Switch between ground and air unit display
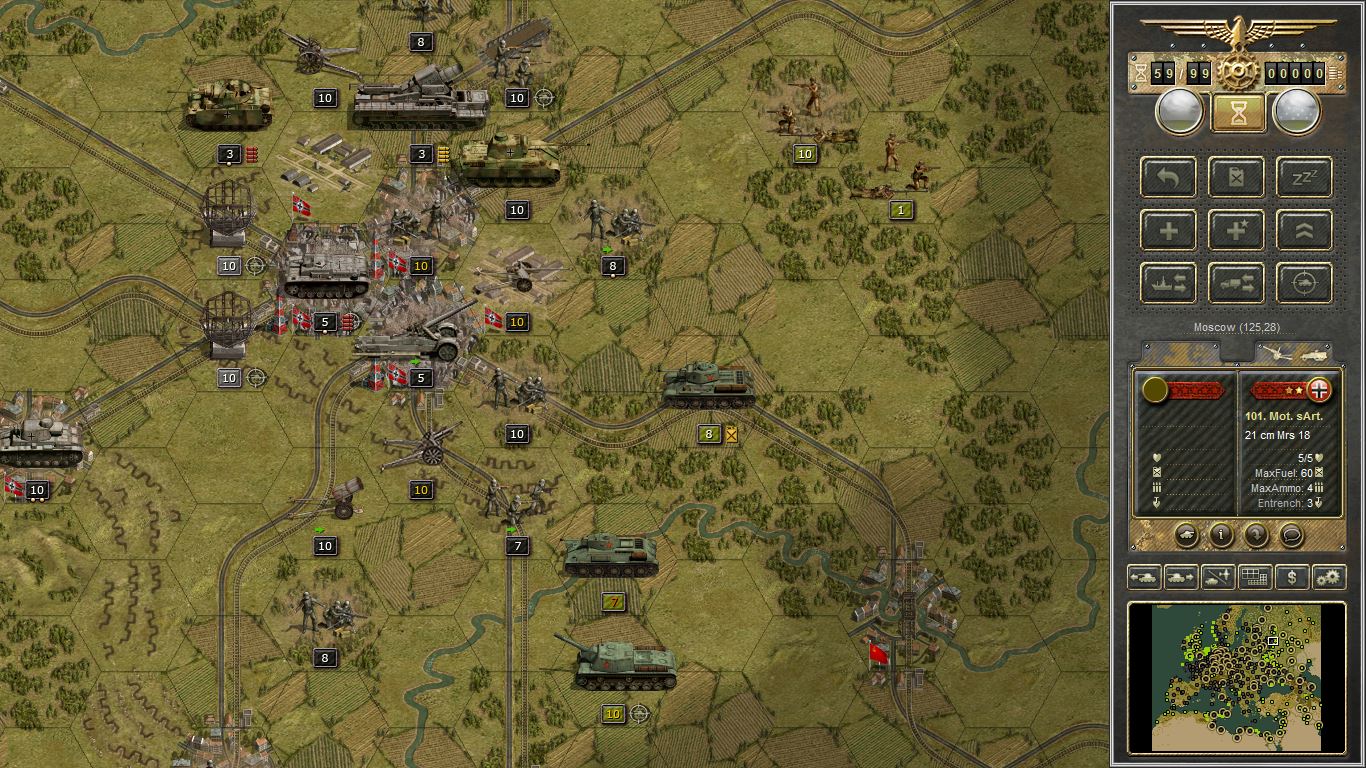1366x768 pixels. 1216,577
